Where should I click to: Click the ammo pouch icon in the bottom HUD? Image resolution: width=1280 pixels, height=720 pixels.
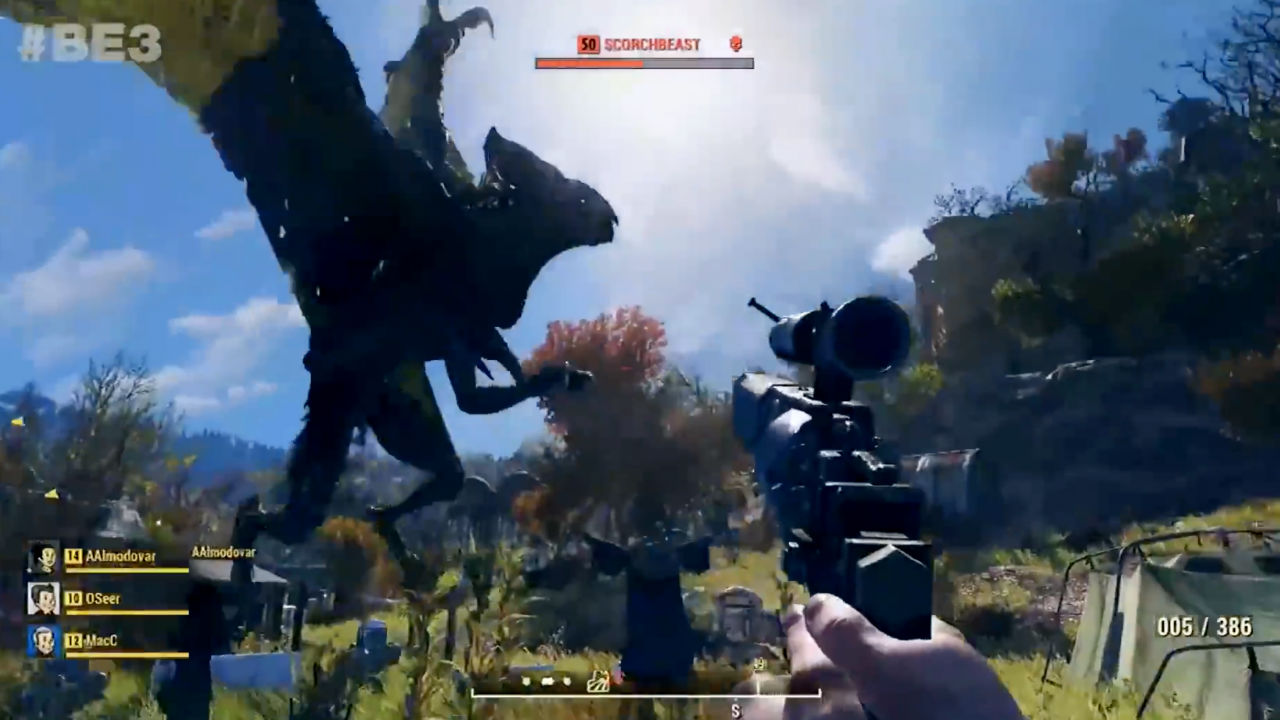tap(598, 681)
